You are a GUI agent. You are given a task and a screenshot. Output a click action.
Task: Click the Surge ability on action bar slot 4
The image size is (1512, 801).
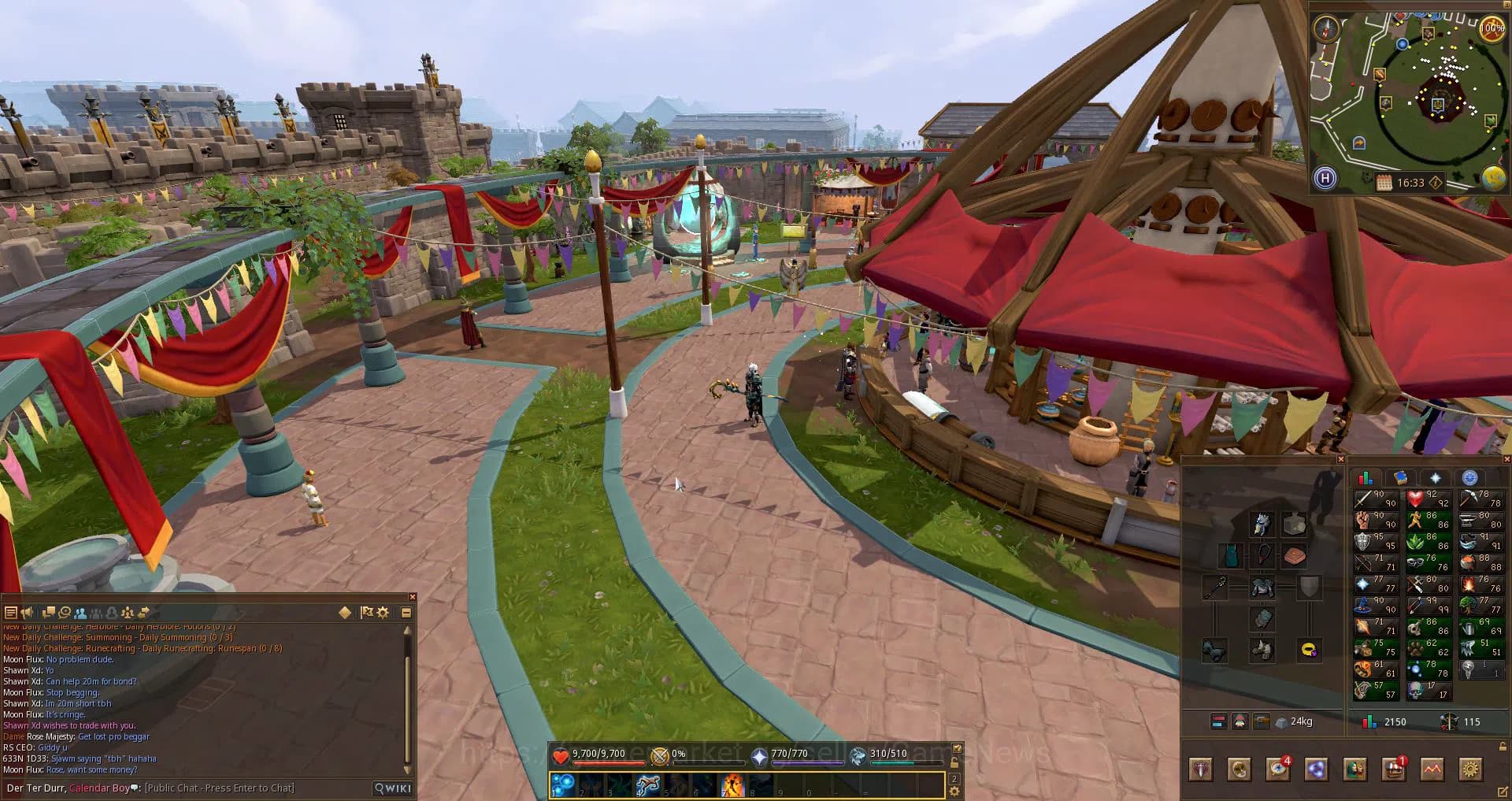pyautogui.click(x=647, y=783)
